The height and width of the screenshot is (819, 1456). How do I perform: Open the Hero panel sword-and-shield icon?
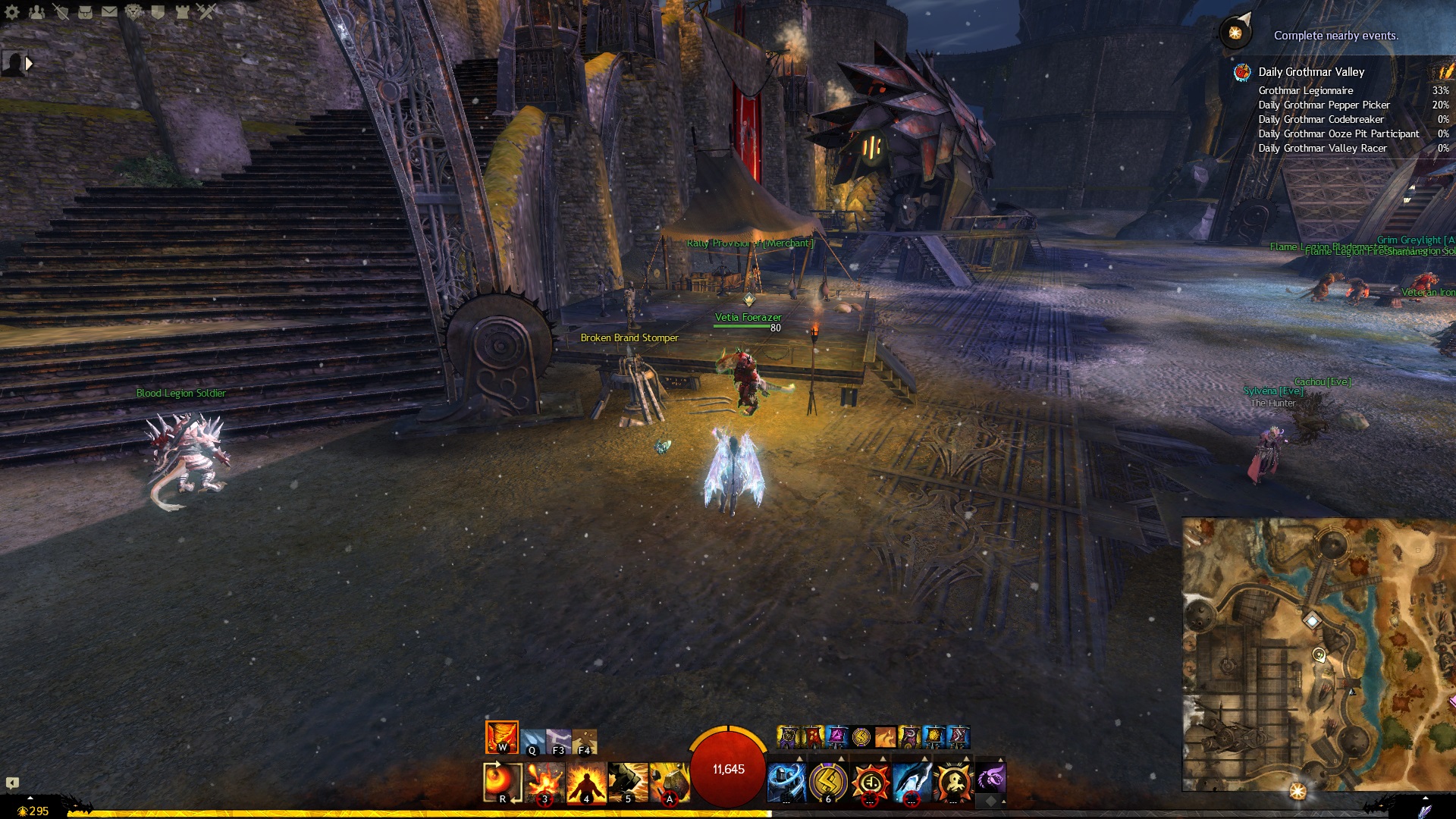tap(61, 12)
